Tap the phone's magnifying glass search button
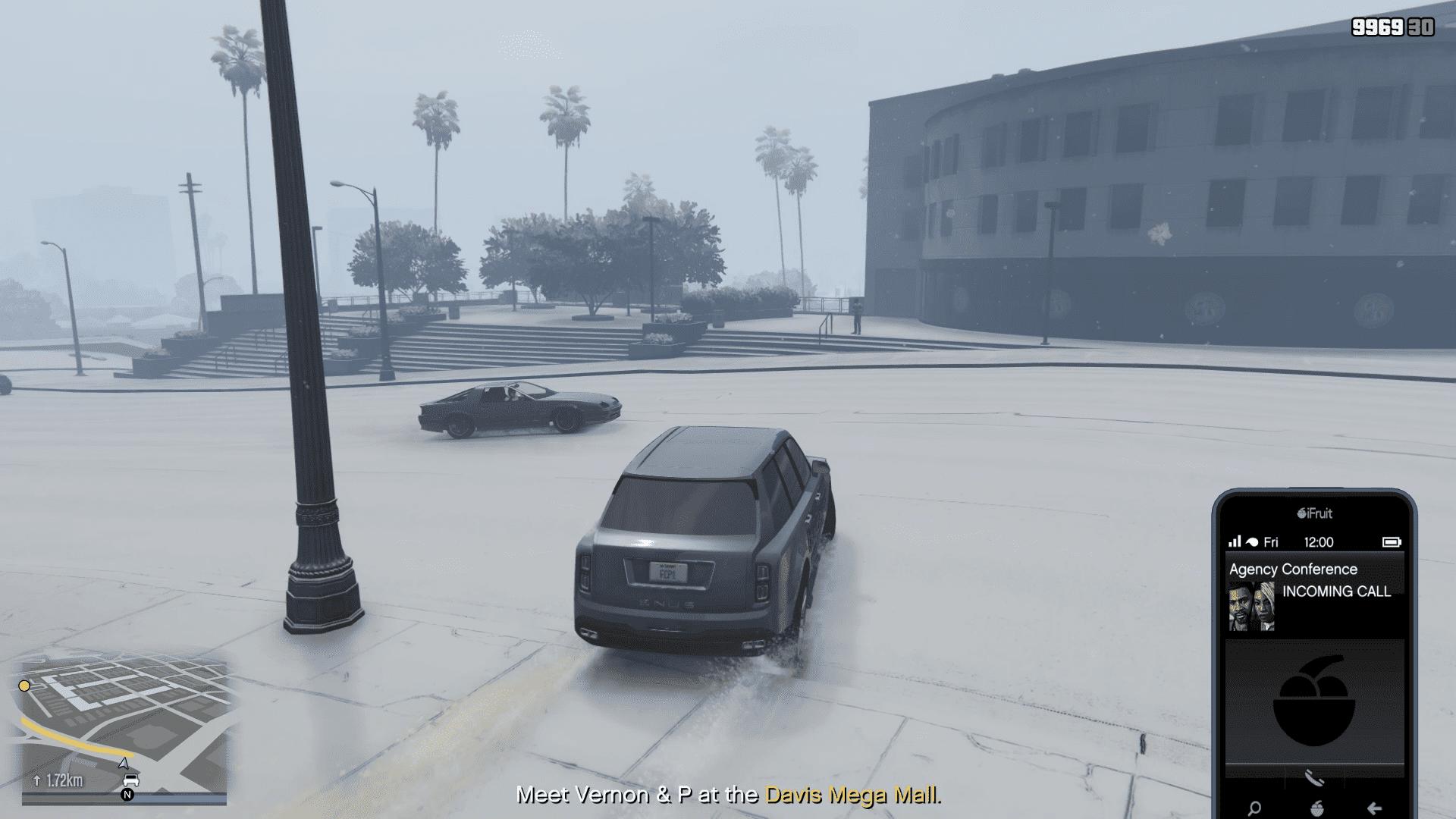The image size is (1456, 819). click(x=1254, y=808)
